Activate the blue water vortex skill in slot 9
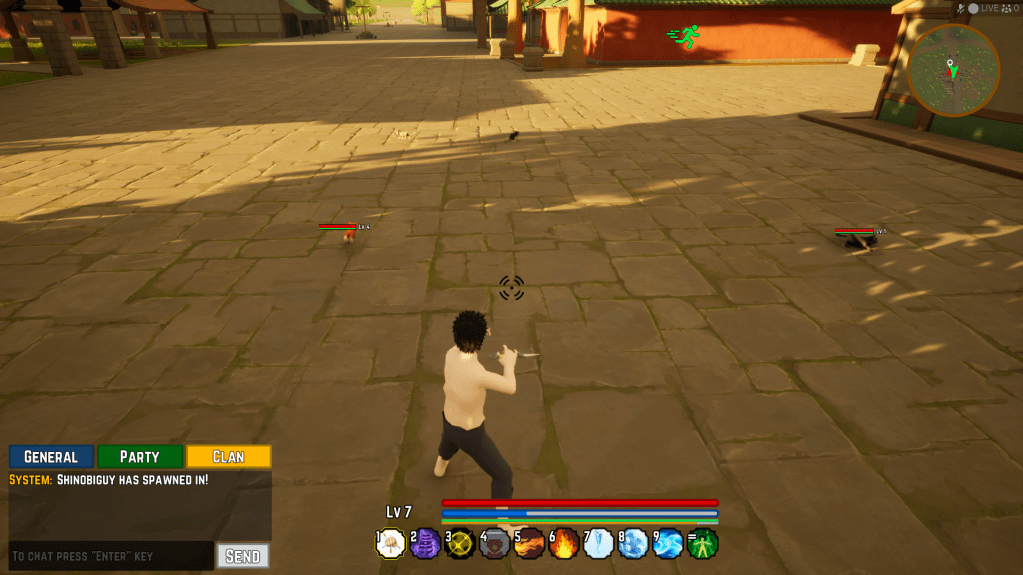Image resolution: width=1023 pixels, height=575 pixels. [668, 544]
